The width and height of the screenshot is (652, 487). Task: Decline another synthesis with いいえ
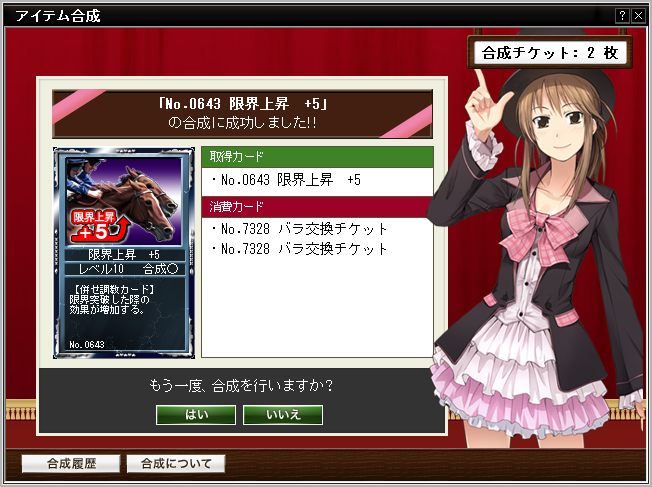point(283,414)
